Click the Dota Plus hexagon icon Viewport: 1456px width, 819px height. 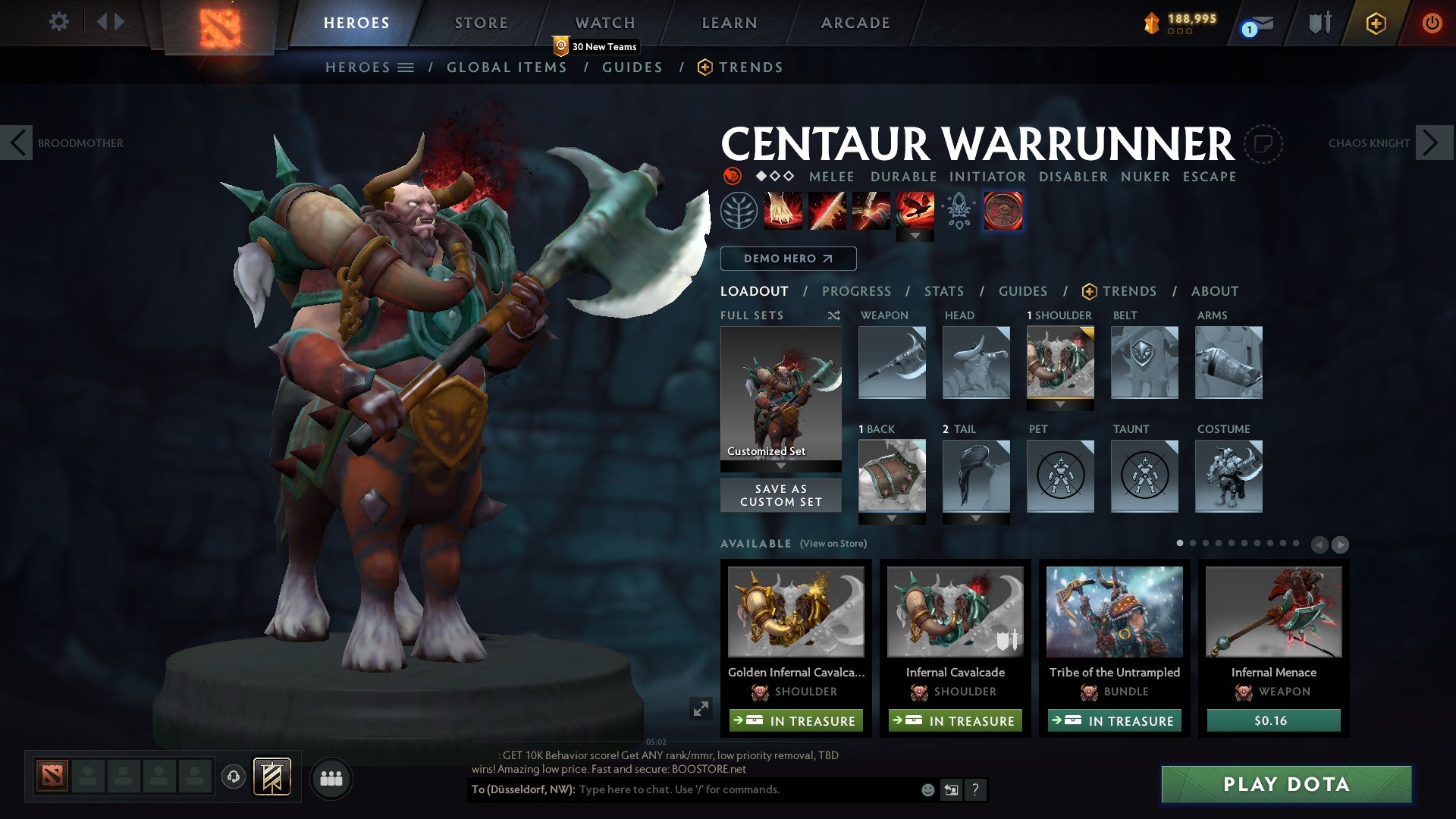pos(1376,24)
